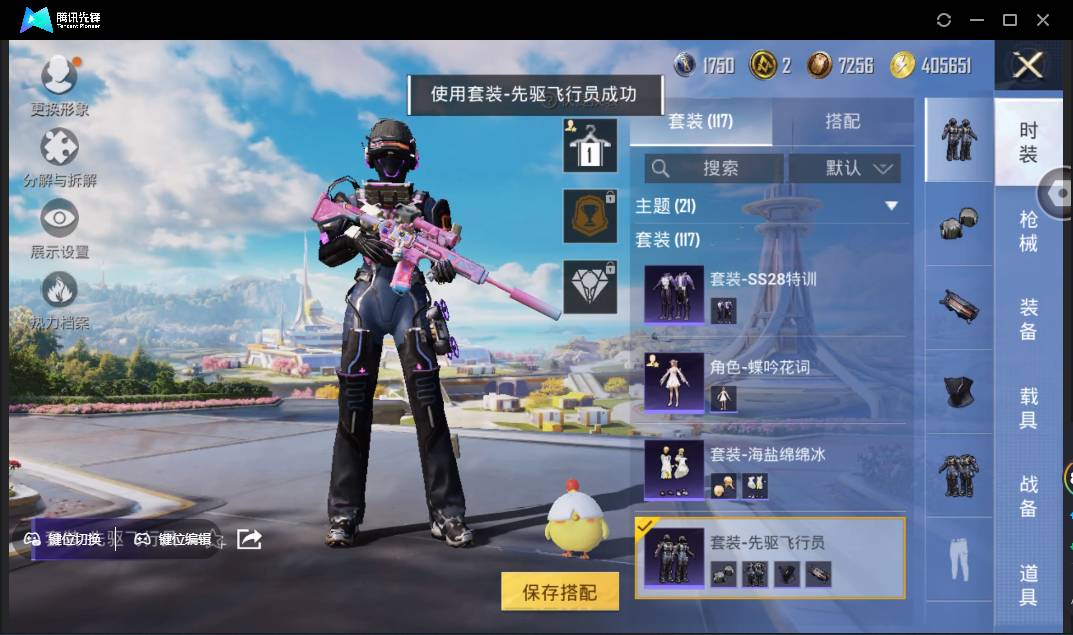Click the 搜索 search box

point(713,168)
